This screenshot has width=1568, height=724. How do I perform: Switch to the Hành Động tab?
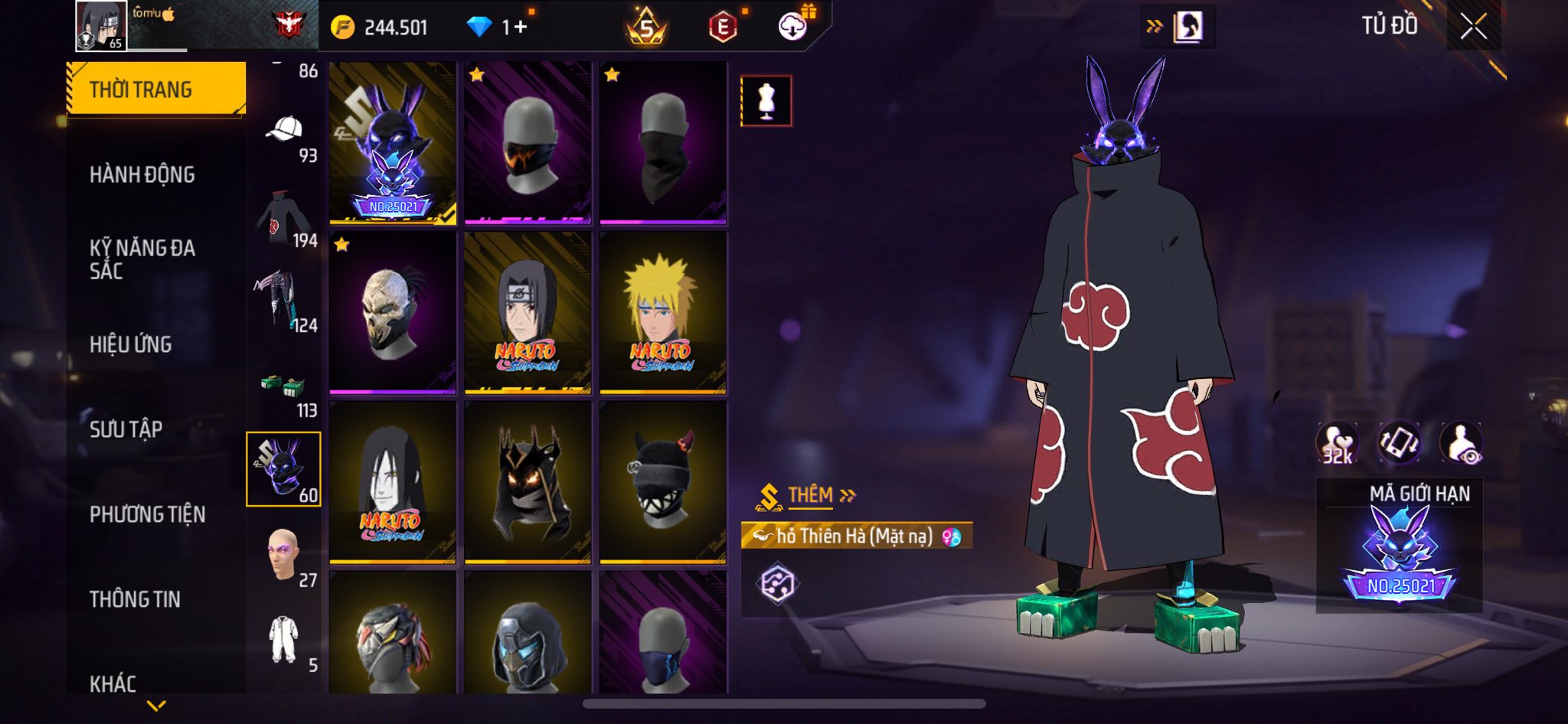pos(142,174)
